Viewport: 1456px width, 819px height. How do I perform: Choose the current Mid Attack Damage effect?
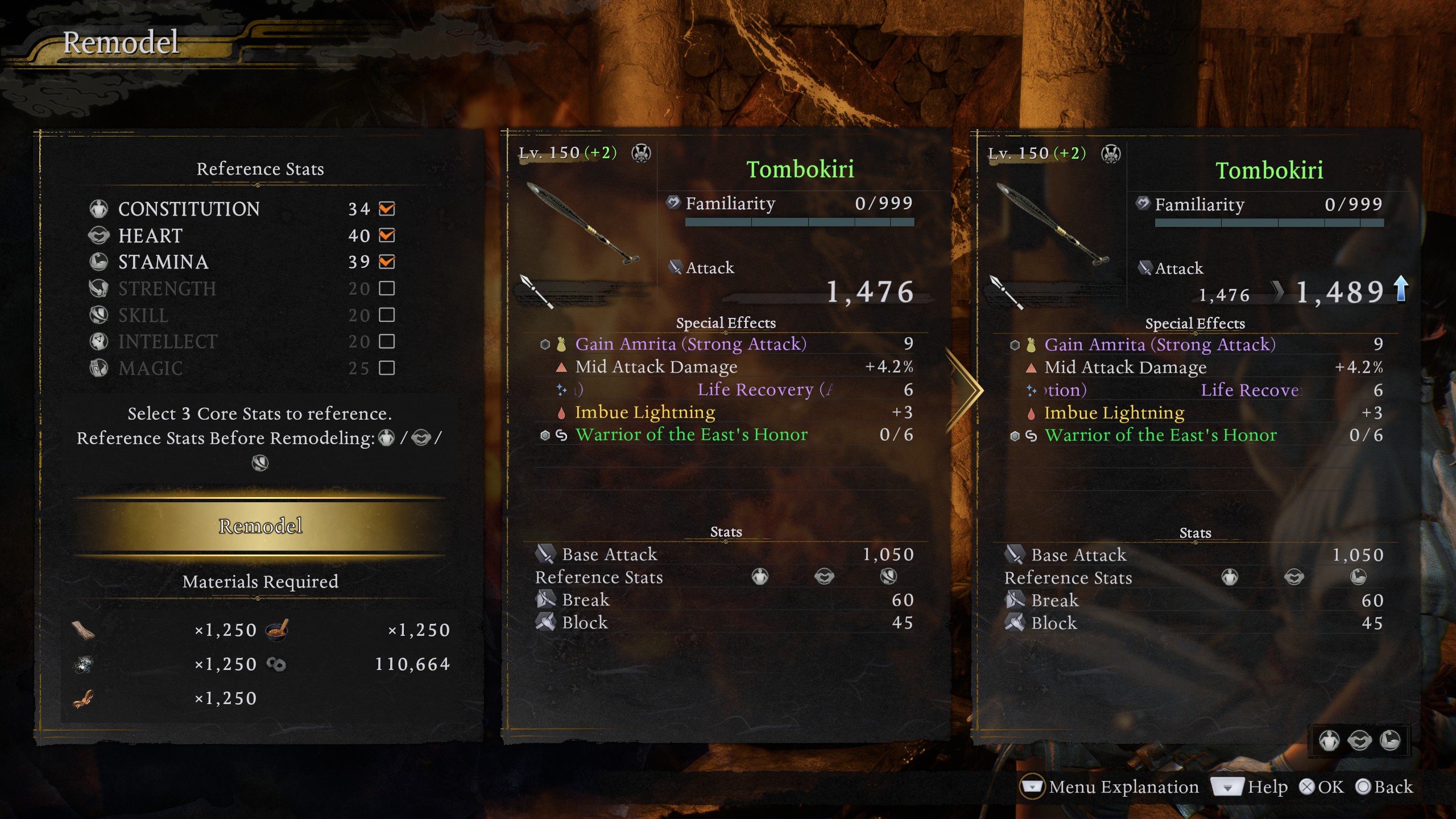[x=656, y=367]
